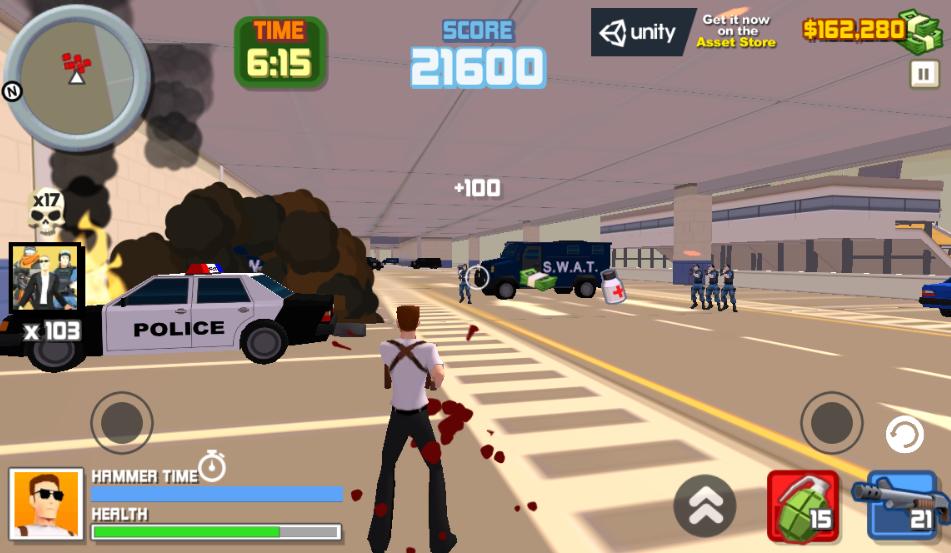Activate the Hammer Time stopwatch icon

pos(212,465)
